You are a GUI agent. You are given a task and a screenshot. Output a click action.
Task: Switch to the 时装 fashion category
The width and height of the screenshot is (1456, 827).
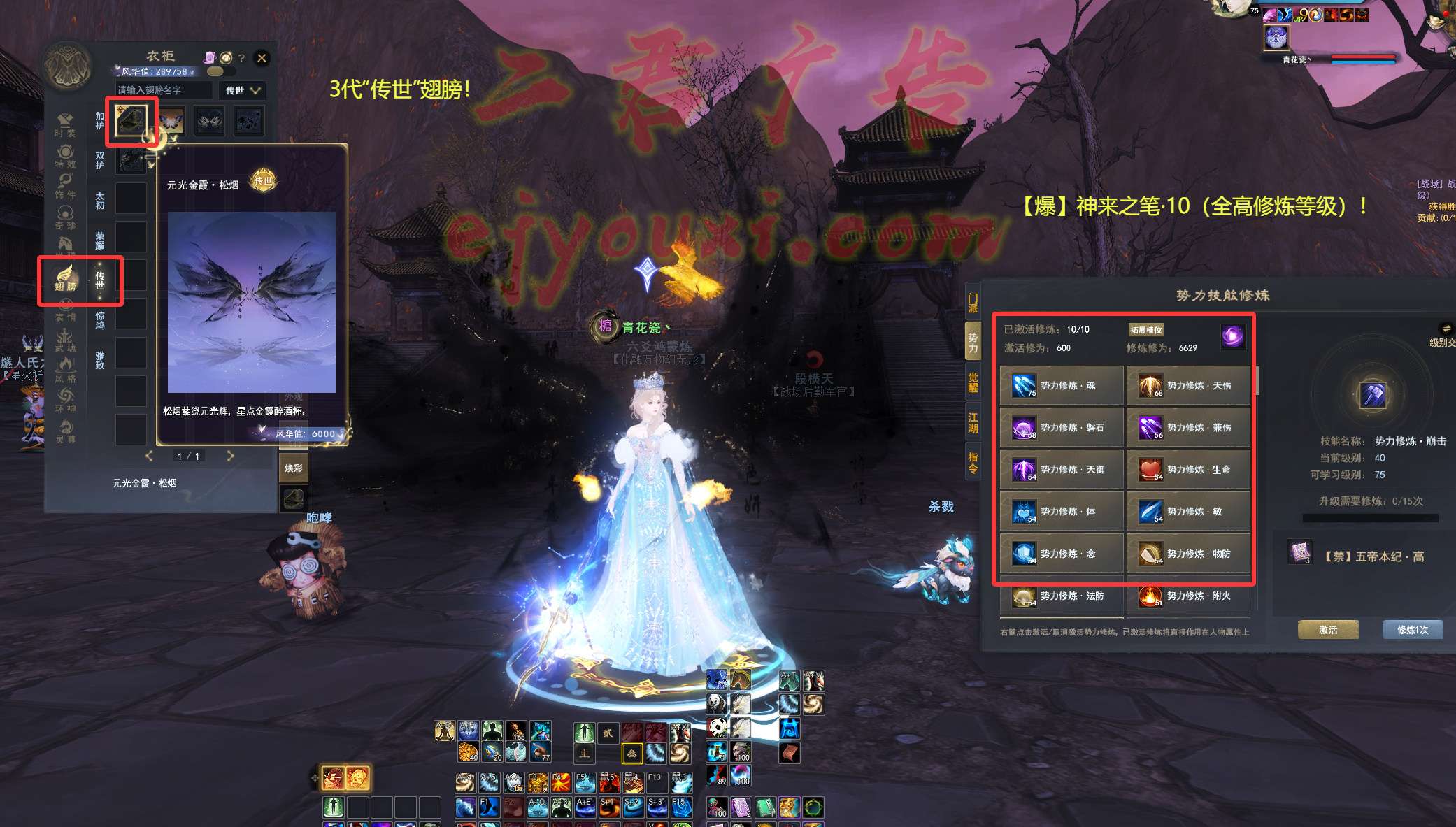coord(65,125)
